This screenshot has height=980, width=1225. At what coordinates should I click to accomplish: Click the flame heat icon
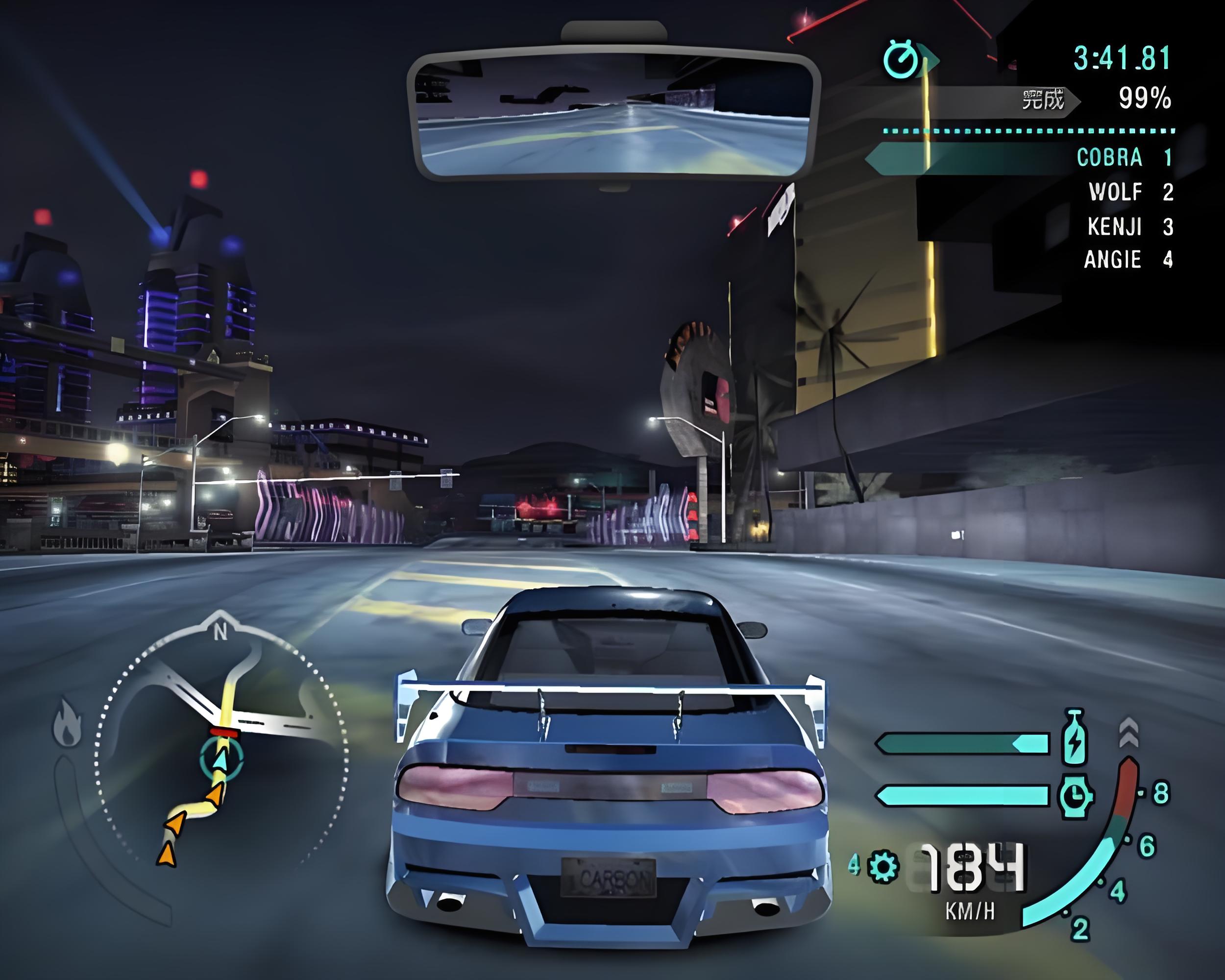coord(67,723)
